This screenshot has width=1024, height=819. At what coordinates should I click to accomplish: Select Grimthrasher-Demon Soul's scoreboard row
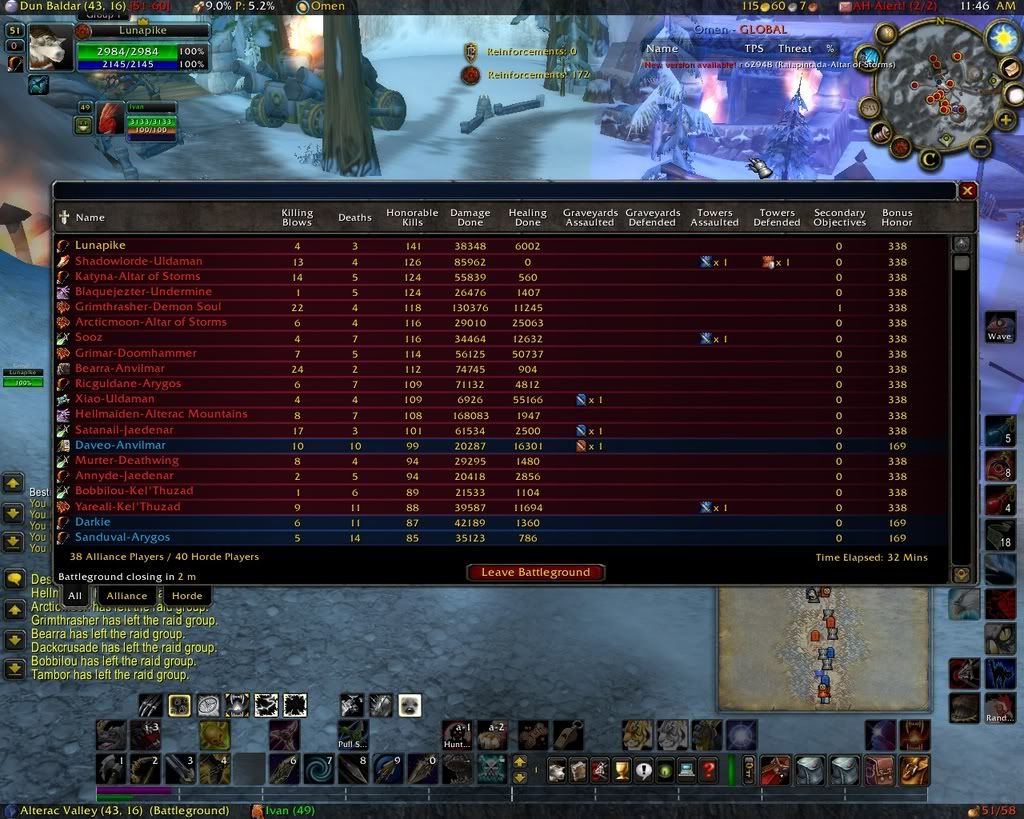tap(148, 307)
